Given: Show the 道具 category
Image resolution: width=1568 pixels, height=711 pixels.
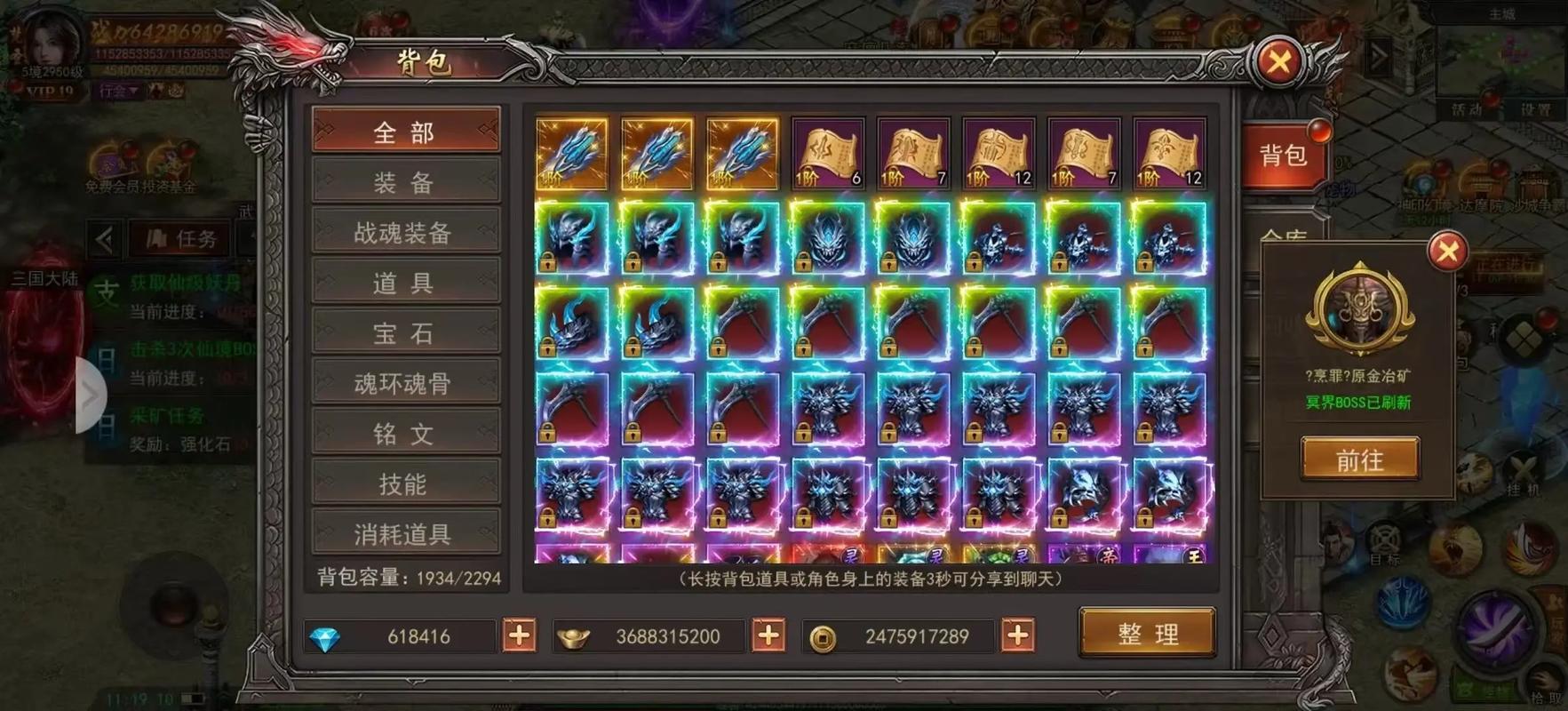Looking at the screenshot, I should click(405, 283).
